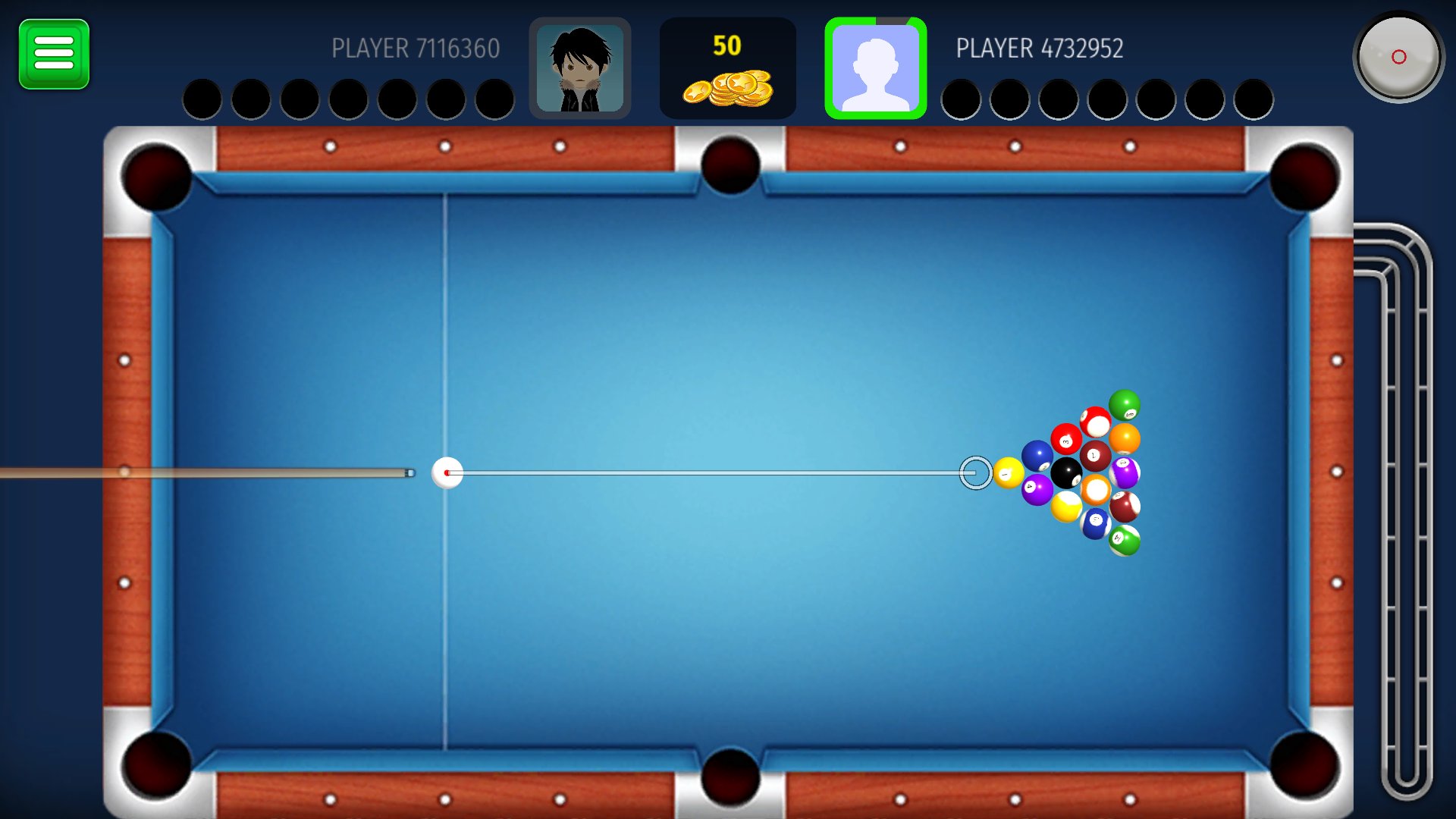1456x819 pixels.
Task: Click the coin counter showing 50
Action: tap(729, 45)
